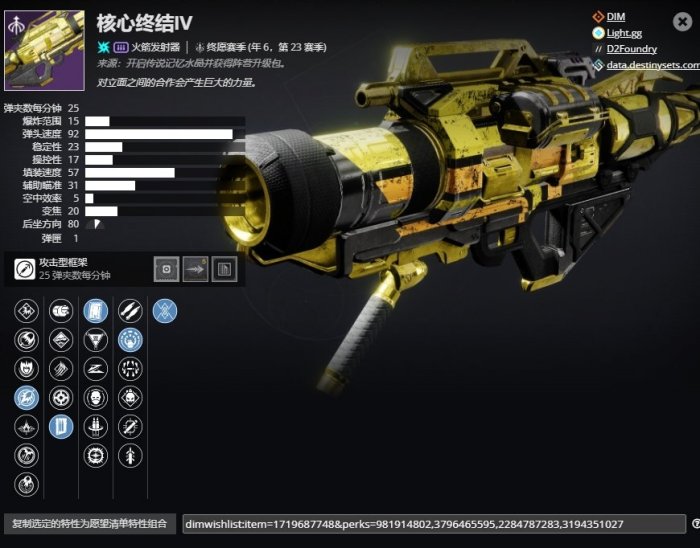Select the highlighted magazine perk in second column
This screenshot has height=548, width=700.
point(61,427)
